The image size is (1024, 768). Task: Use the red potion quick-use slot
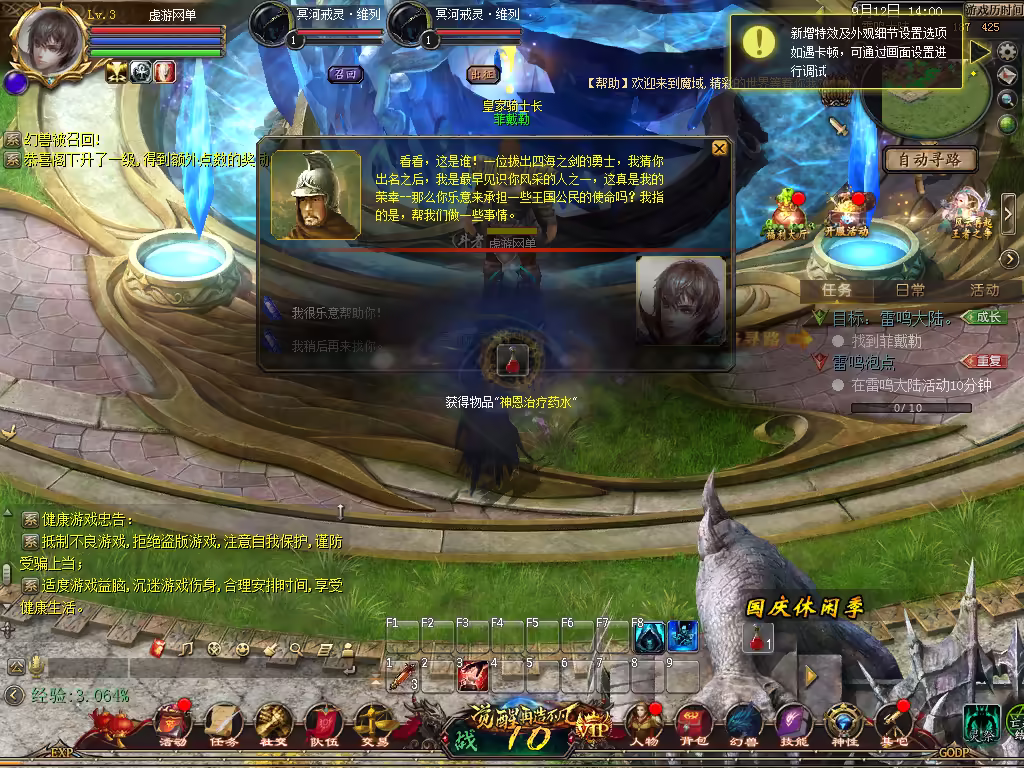(x=757, y=636)
